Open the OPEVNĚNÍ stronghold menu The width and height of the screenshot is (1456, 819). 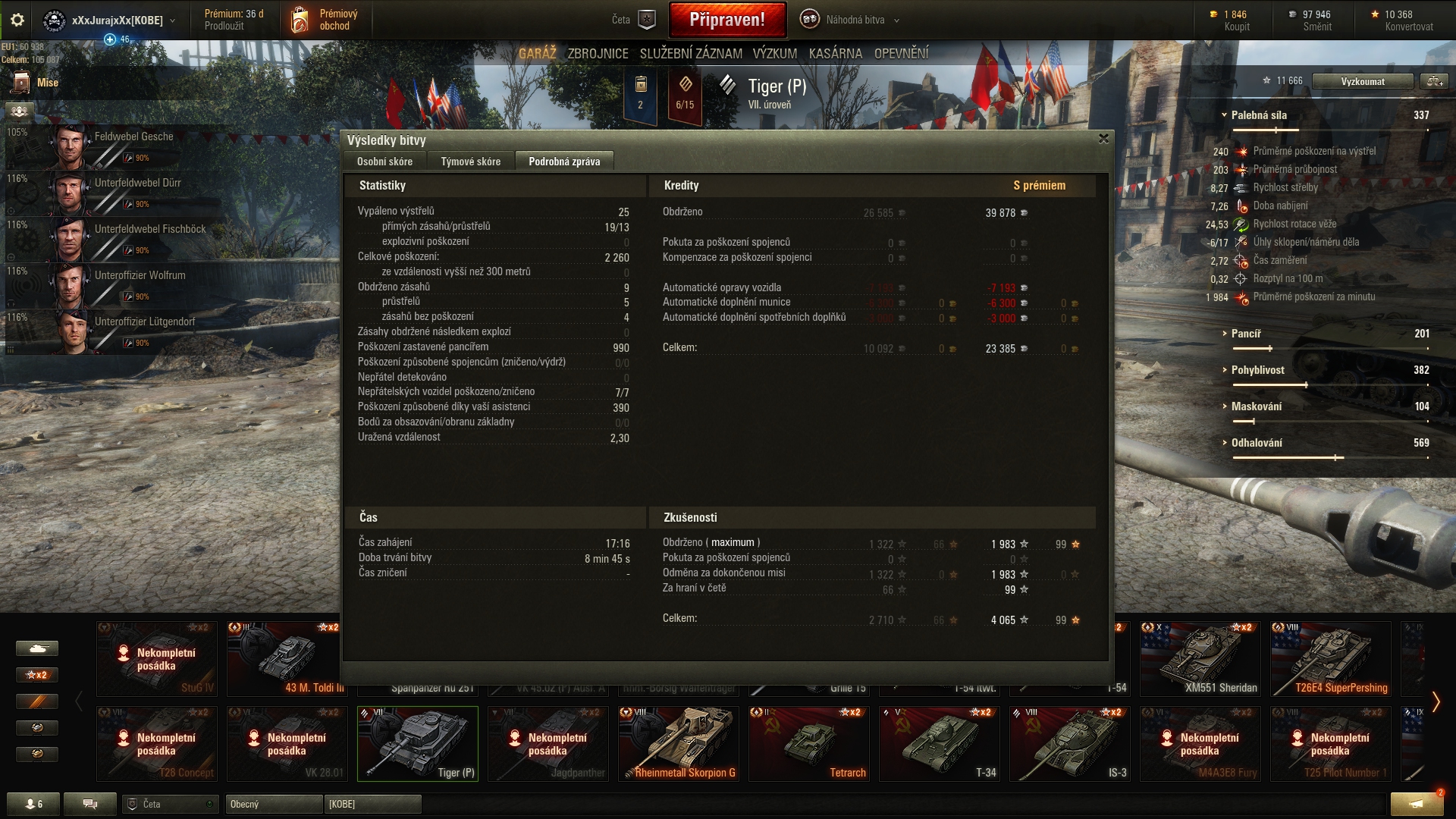901,54
